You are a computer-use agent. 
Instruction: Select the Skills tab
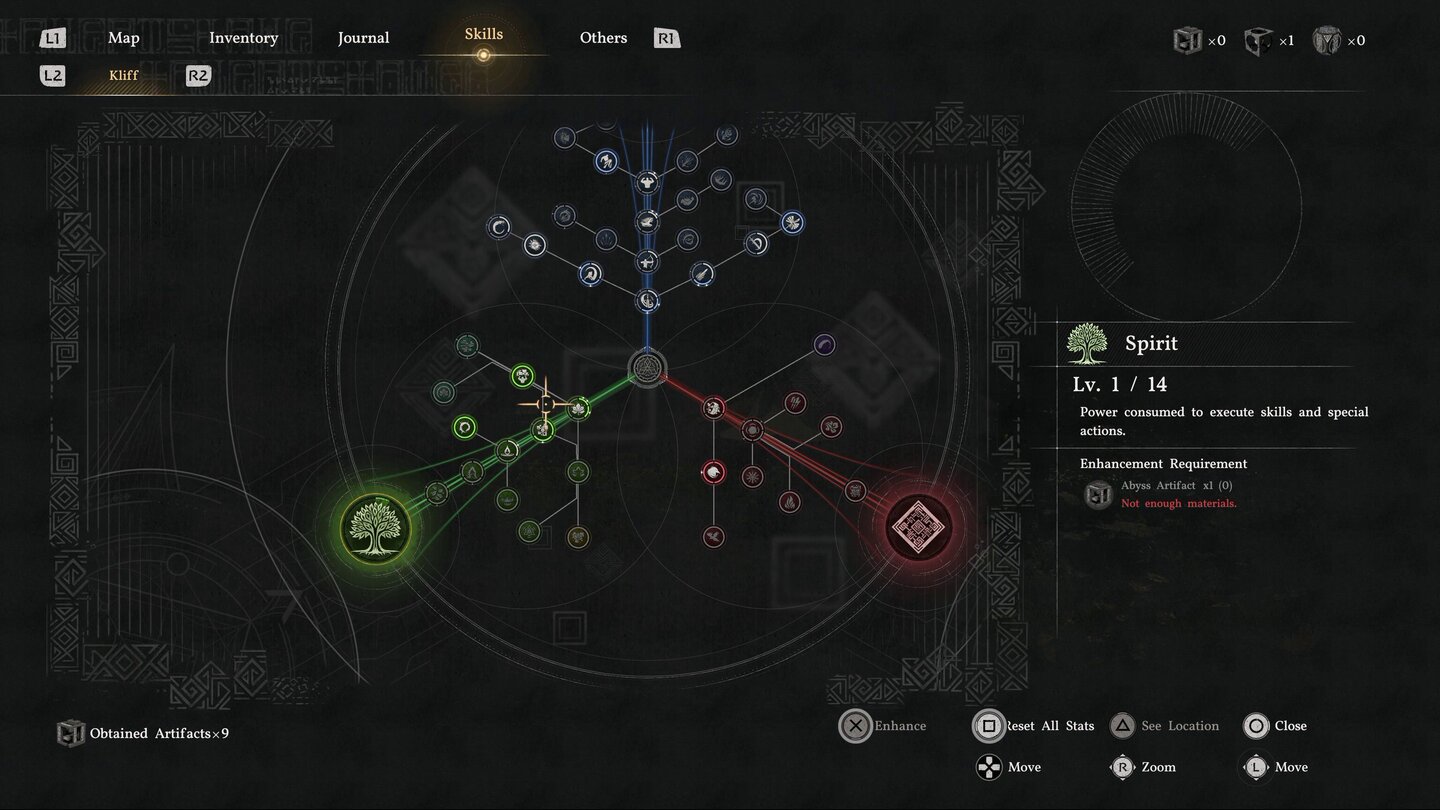(483, 35)
